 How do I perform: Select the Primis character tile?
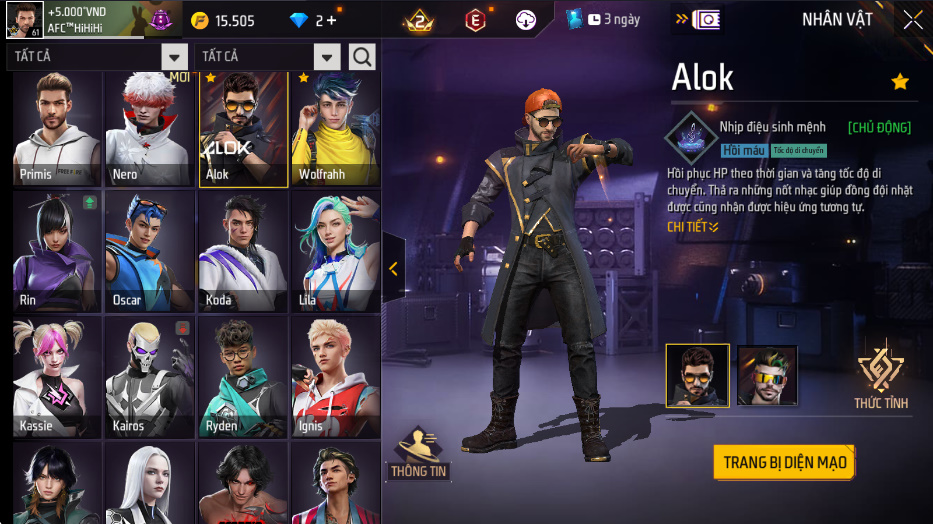56,130
